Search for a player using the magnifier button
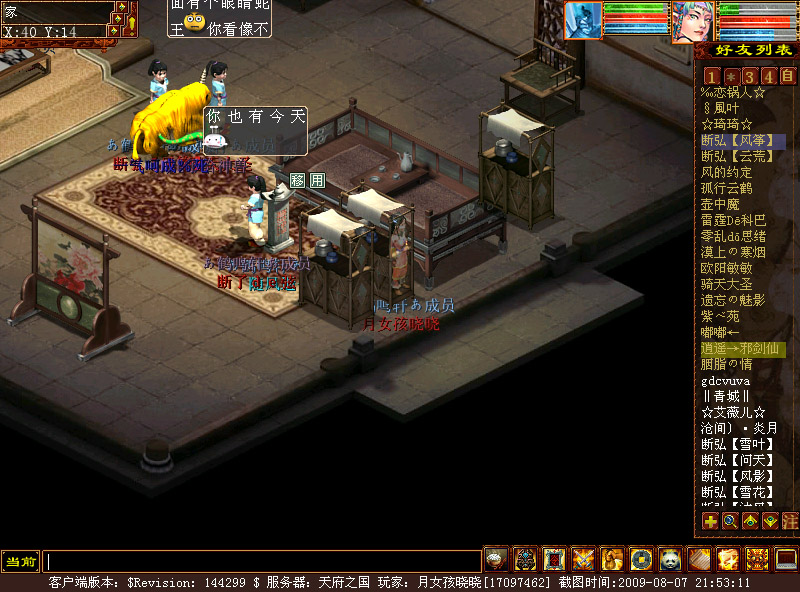Screen dimensions: 800x592 (x=730, y=521)
